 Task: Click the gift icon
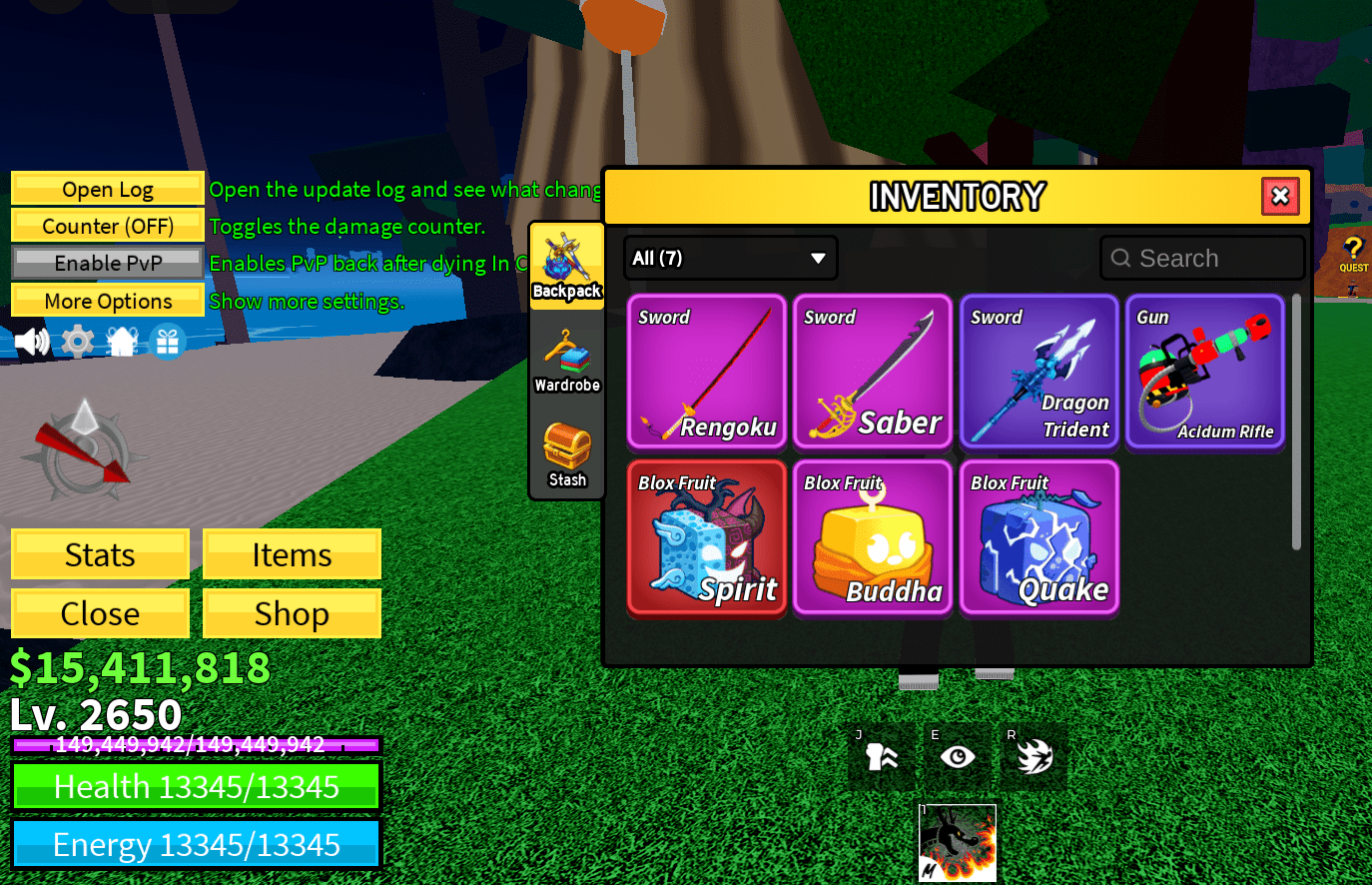pyautogui.click(x=167, y=341)
